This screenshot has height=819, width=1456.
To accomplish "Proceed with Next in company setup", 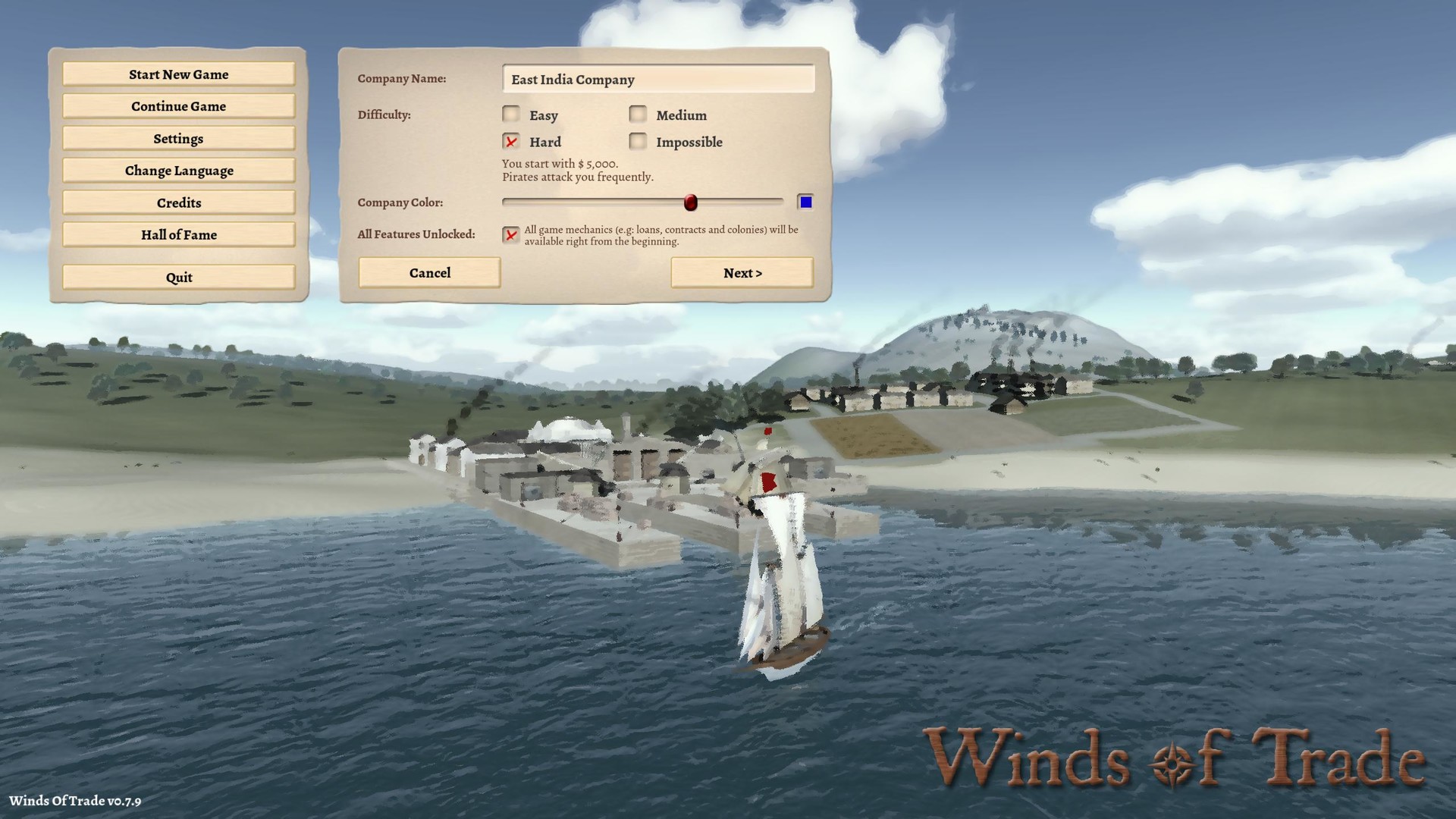I will pos(742,272).
